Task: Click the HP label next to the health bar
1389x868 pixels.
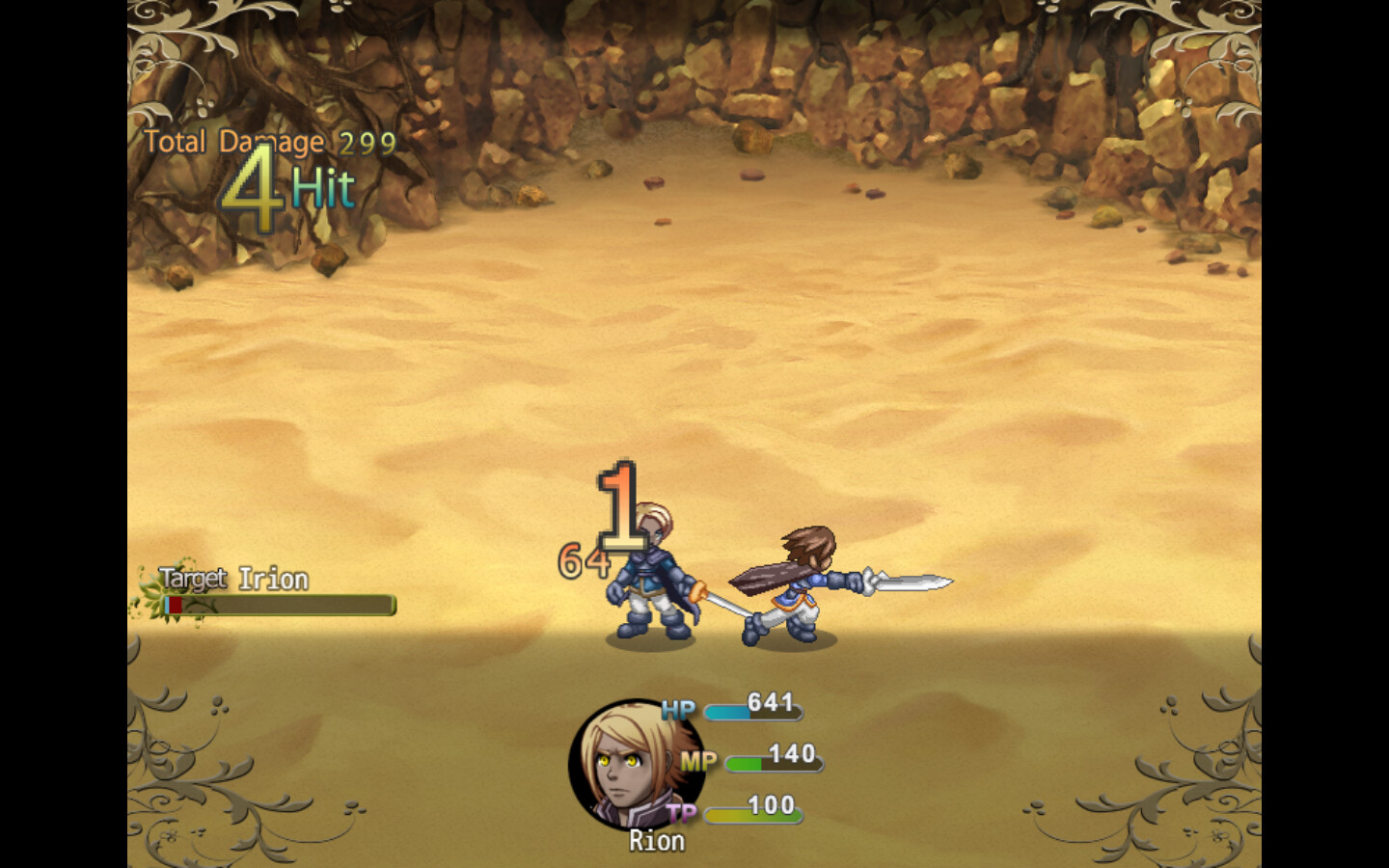Action: 677,711
